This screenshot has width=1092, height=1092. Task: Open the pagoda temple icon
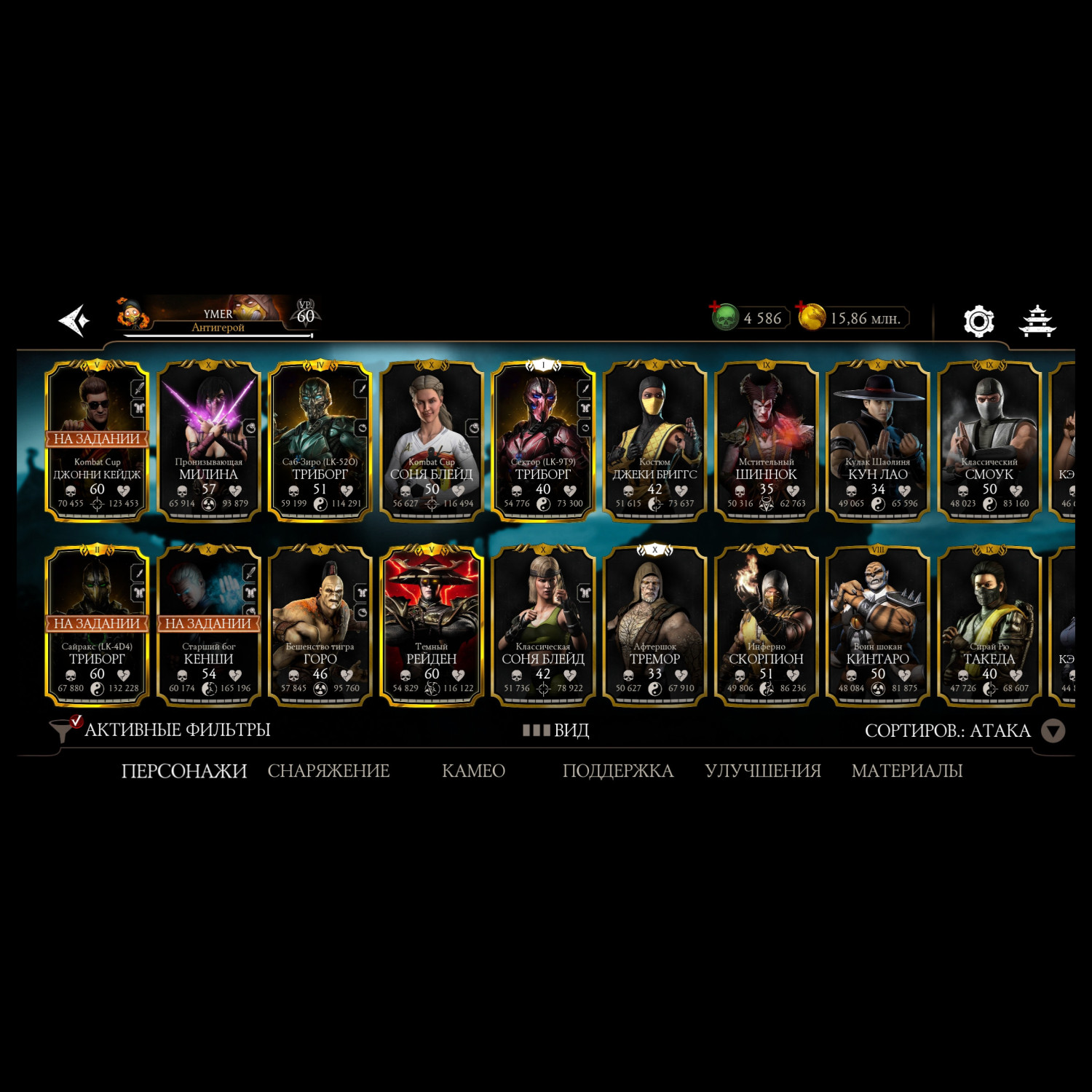(1037, 320)
